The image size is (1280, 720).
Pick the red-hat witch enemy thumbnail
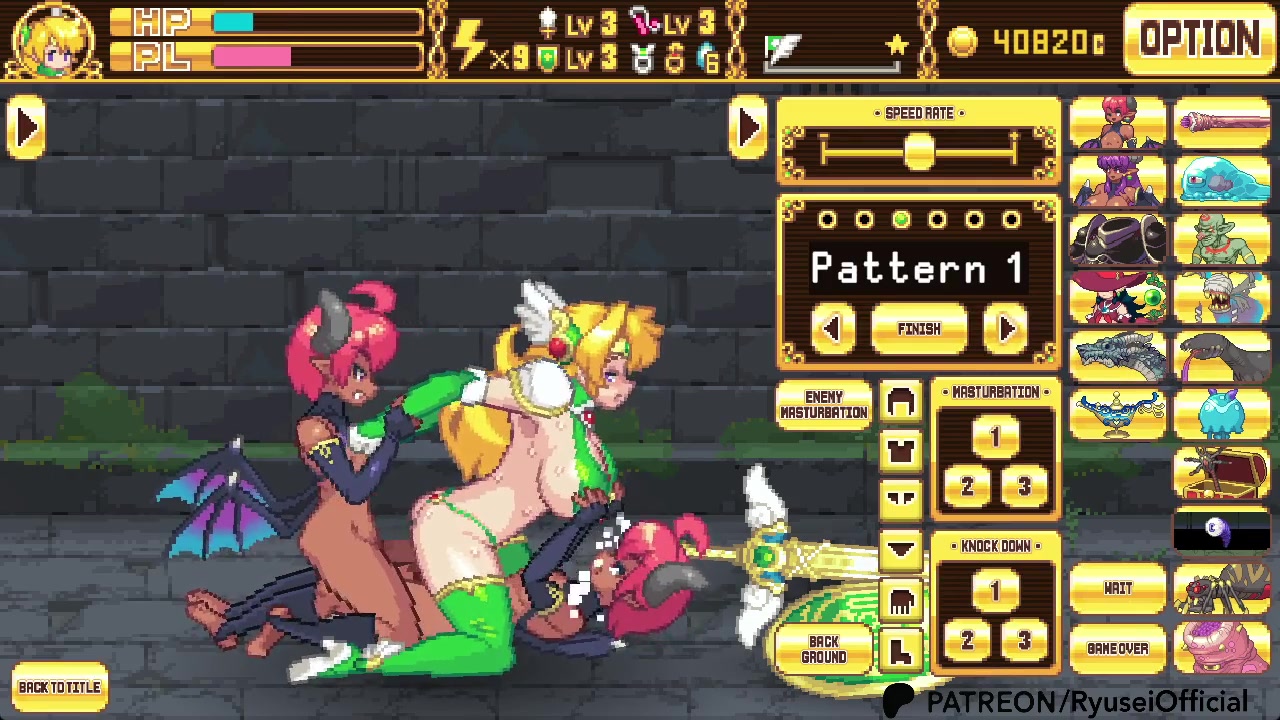click(1118, 298)
